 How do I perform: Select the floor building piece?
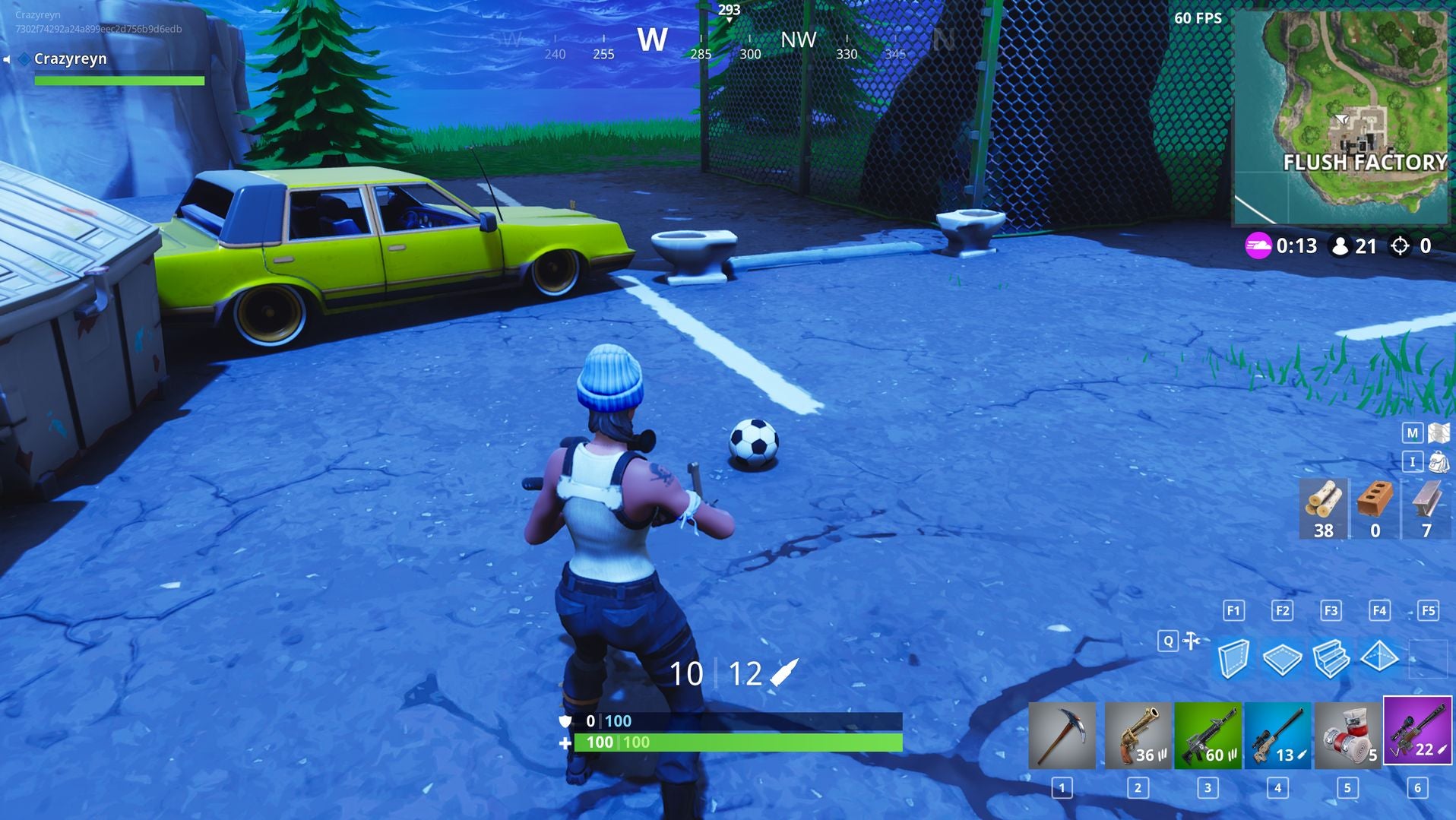(x=1282, y=660)
